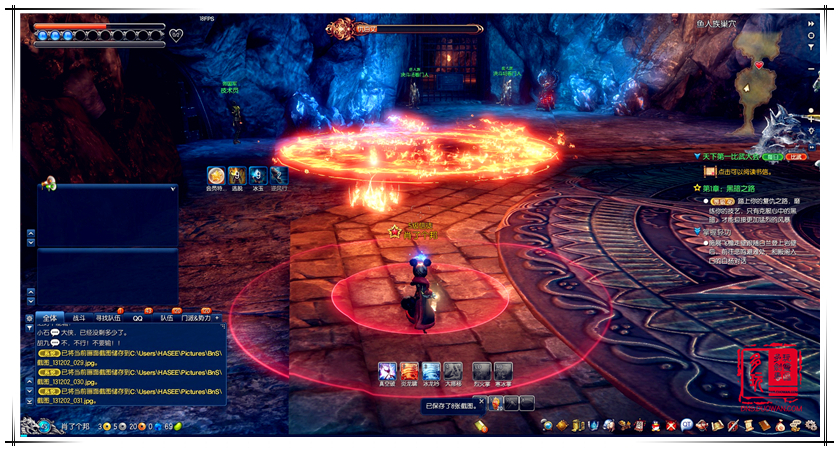Switch to the QQ chat tab
Viewport: 839px width, 451px height.
pyautogui.click(x=139, y=318)
